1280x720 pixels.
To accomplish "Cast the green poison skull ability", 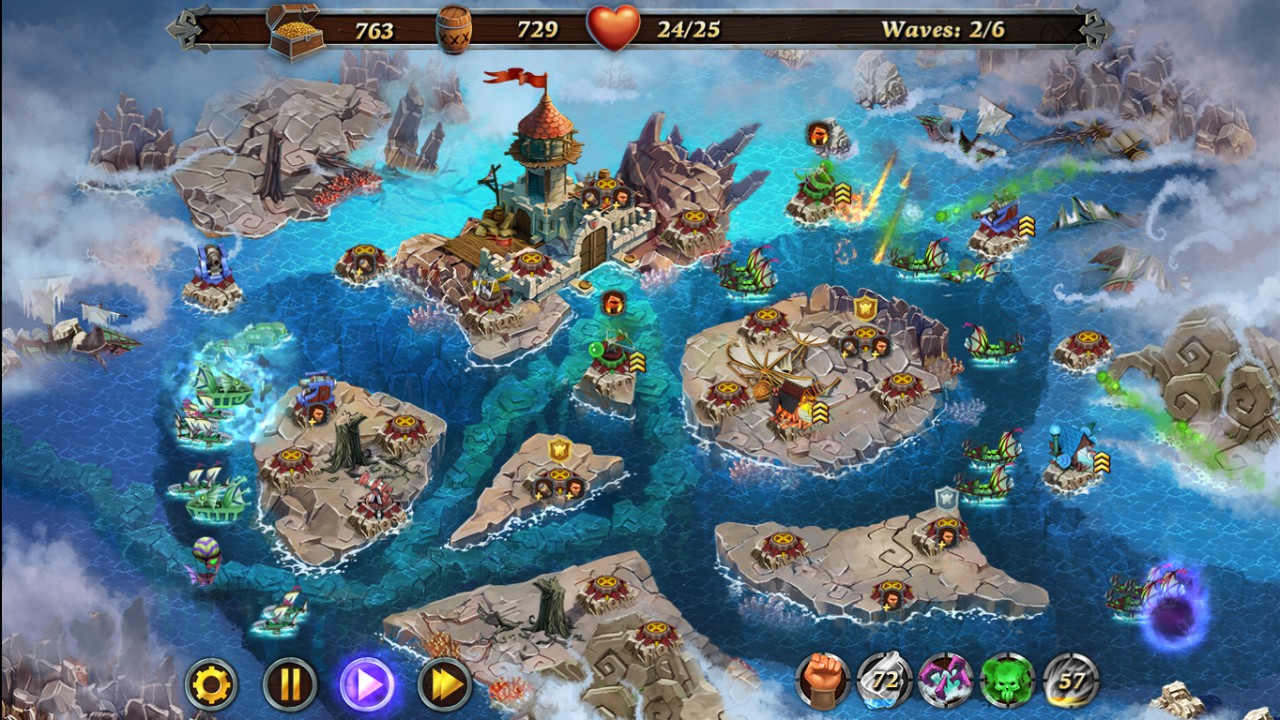I will tap(1008, 682).
